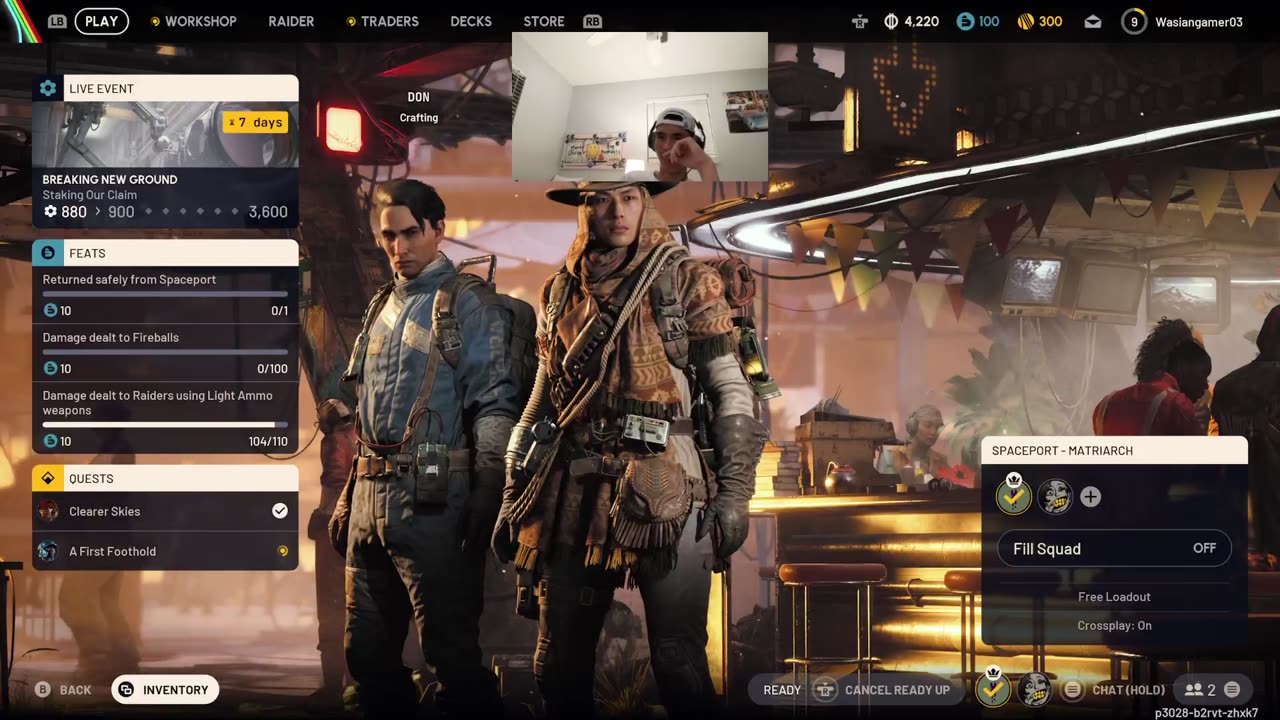Add a squad member with the plus button
This screenshot has width=1280, height=720.
click(x=1090, y=497)
